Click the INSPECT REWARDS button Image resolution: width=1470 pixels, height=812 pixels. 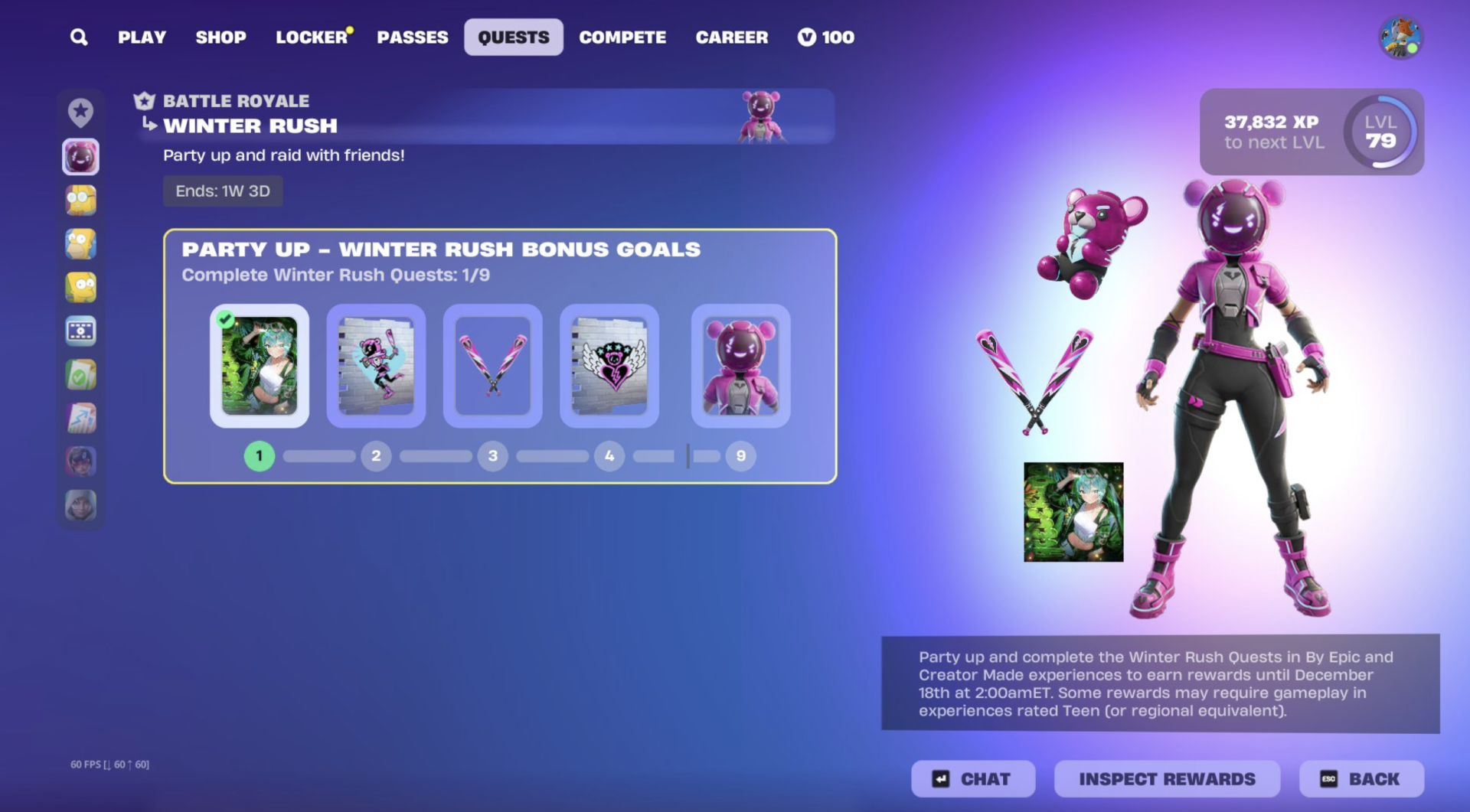click(x=1165, y=778)
